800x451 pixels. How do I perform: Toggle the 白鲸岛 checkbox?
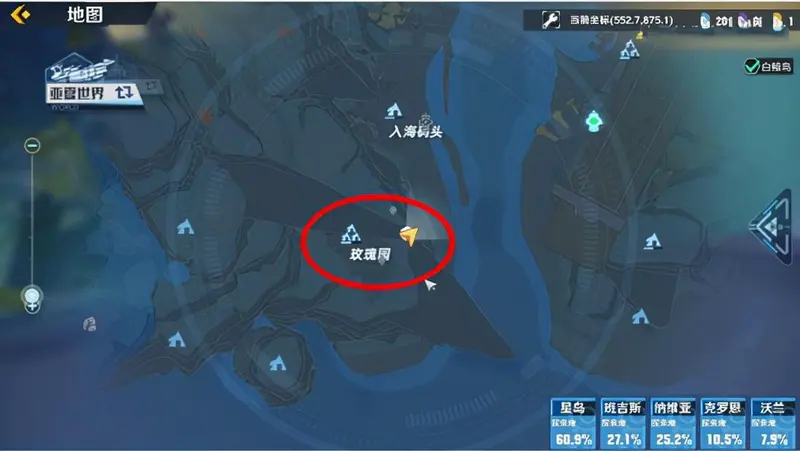pyautogui.click(x=751, y=66)
